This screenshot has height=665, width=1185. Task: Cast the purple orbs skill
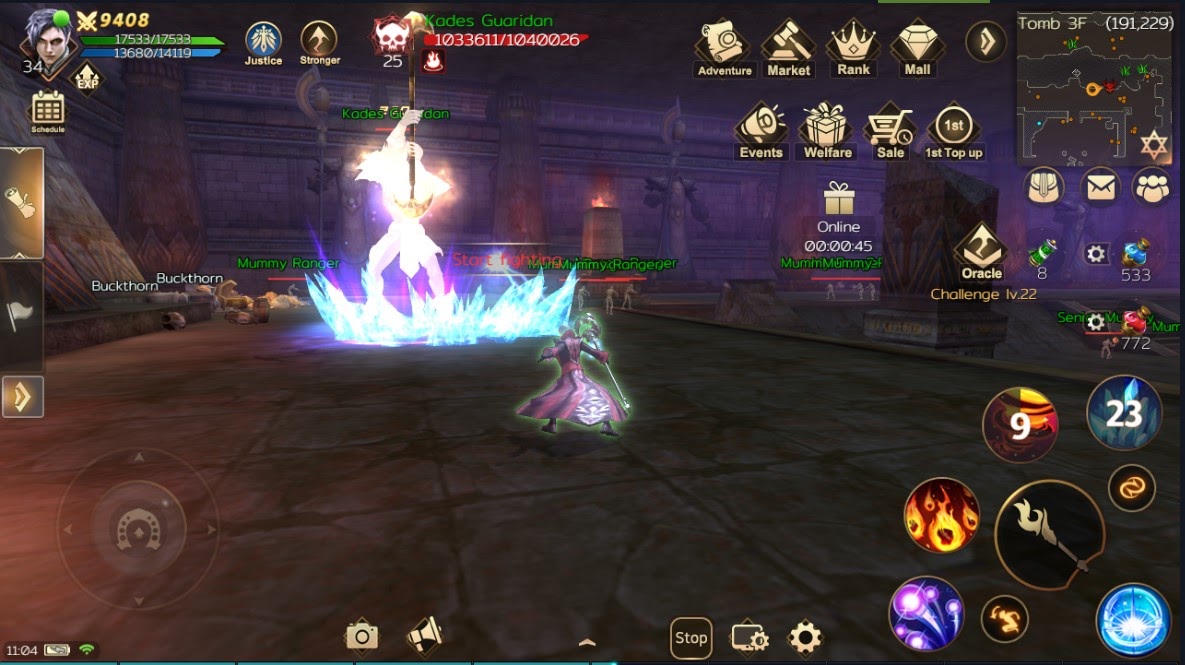click(x=926, y=613)
